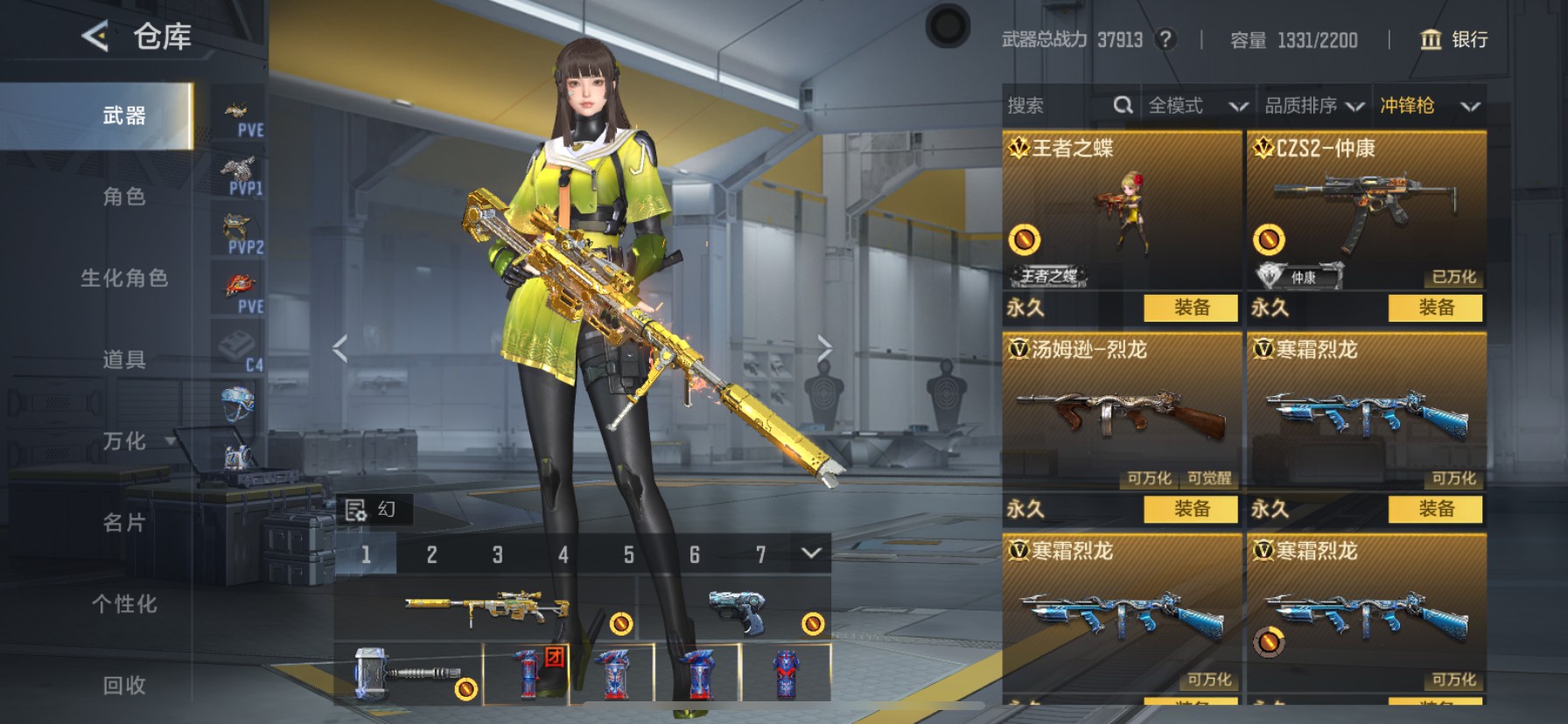1568x724 pixels.
Task: Equip the CZS2-仲康 submachine gun
Action: click(1435, 308)
